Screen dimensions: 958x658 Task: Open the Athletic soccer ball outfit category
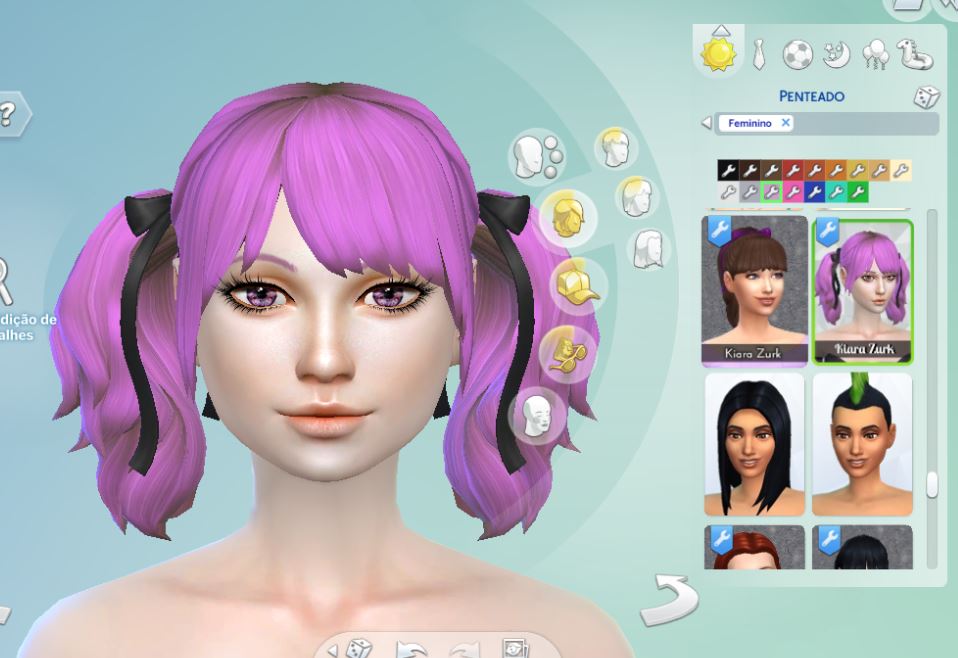(x=797, y=54)
